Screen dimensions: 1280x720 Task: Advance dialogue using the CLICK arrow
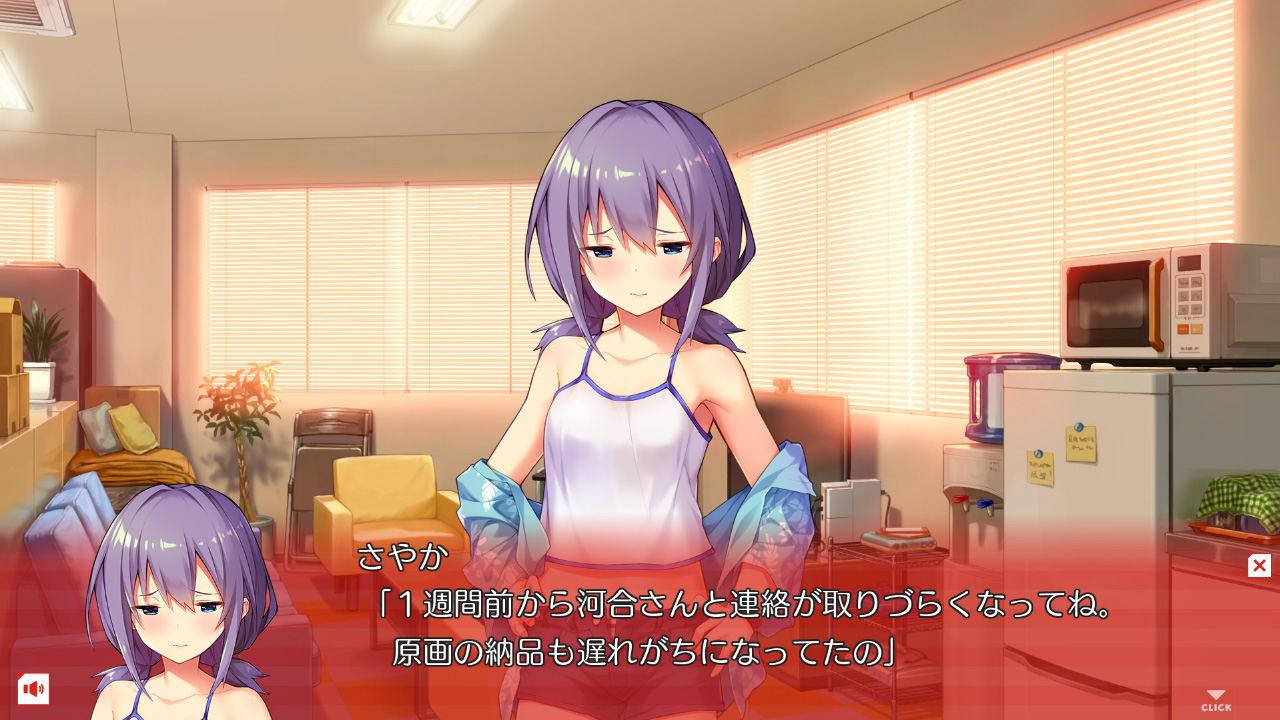point(1216,700)
